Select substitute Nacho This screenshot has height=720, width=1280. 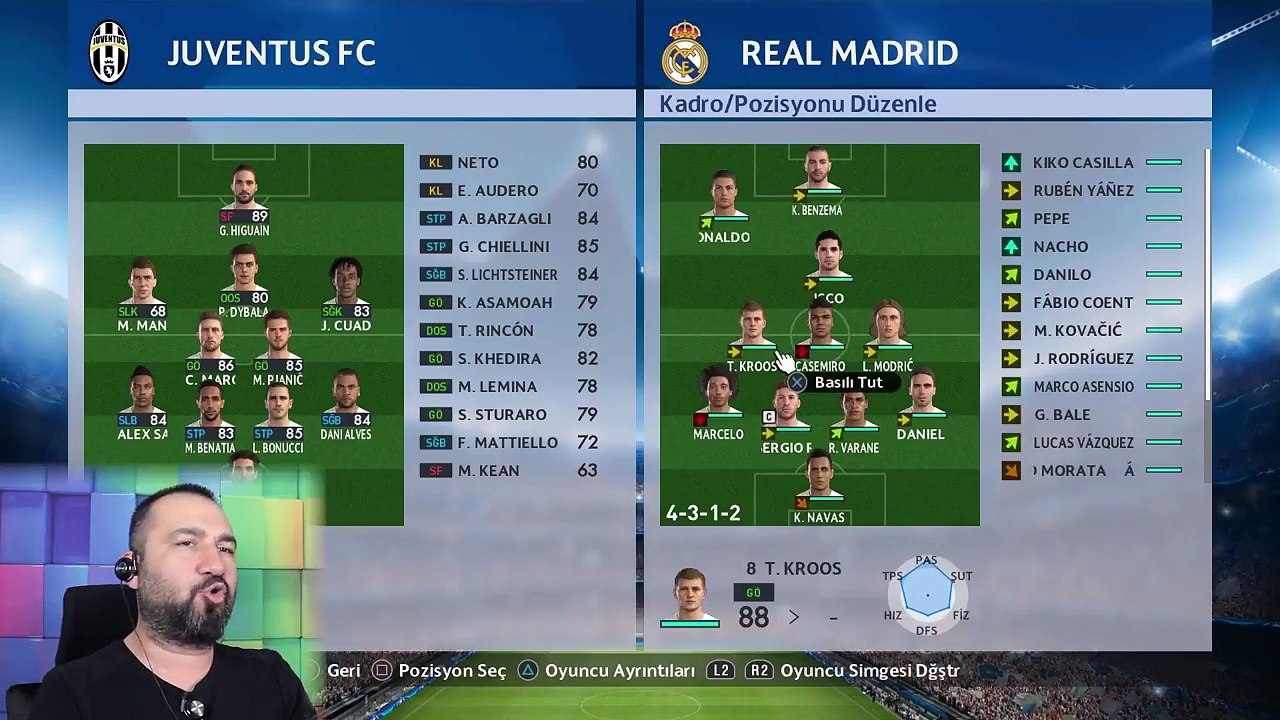(1060, 247)
